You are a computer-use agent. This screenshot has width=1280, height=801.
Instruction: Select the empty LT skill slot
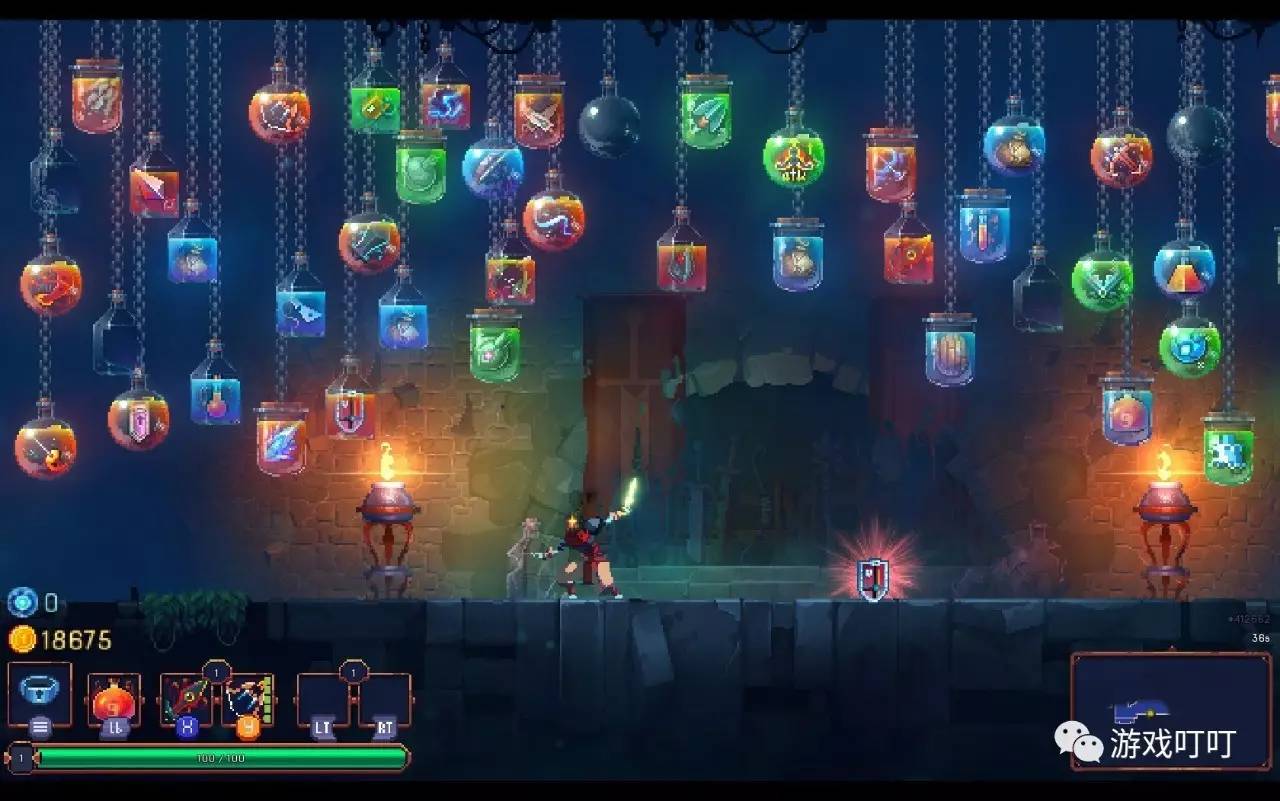(x=323, y=699)
